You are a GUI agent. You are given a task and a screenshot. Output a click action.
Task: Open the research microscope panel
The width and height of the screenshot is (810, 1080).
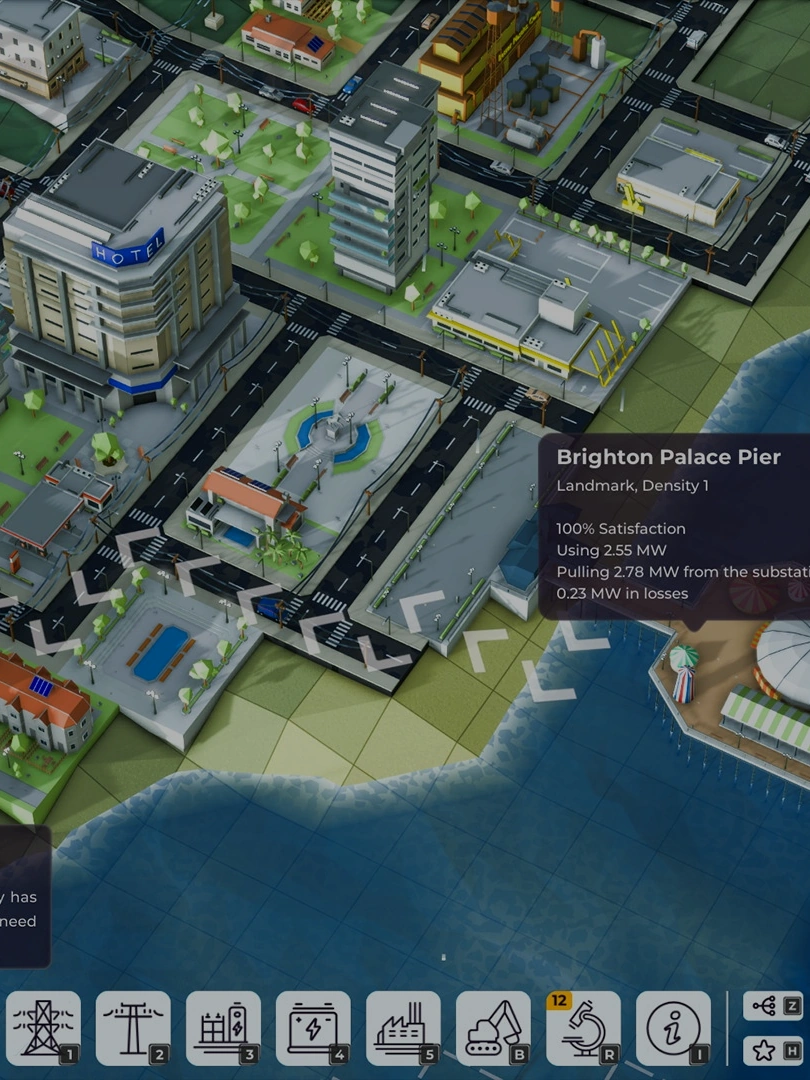(x=583, y=1028)
